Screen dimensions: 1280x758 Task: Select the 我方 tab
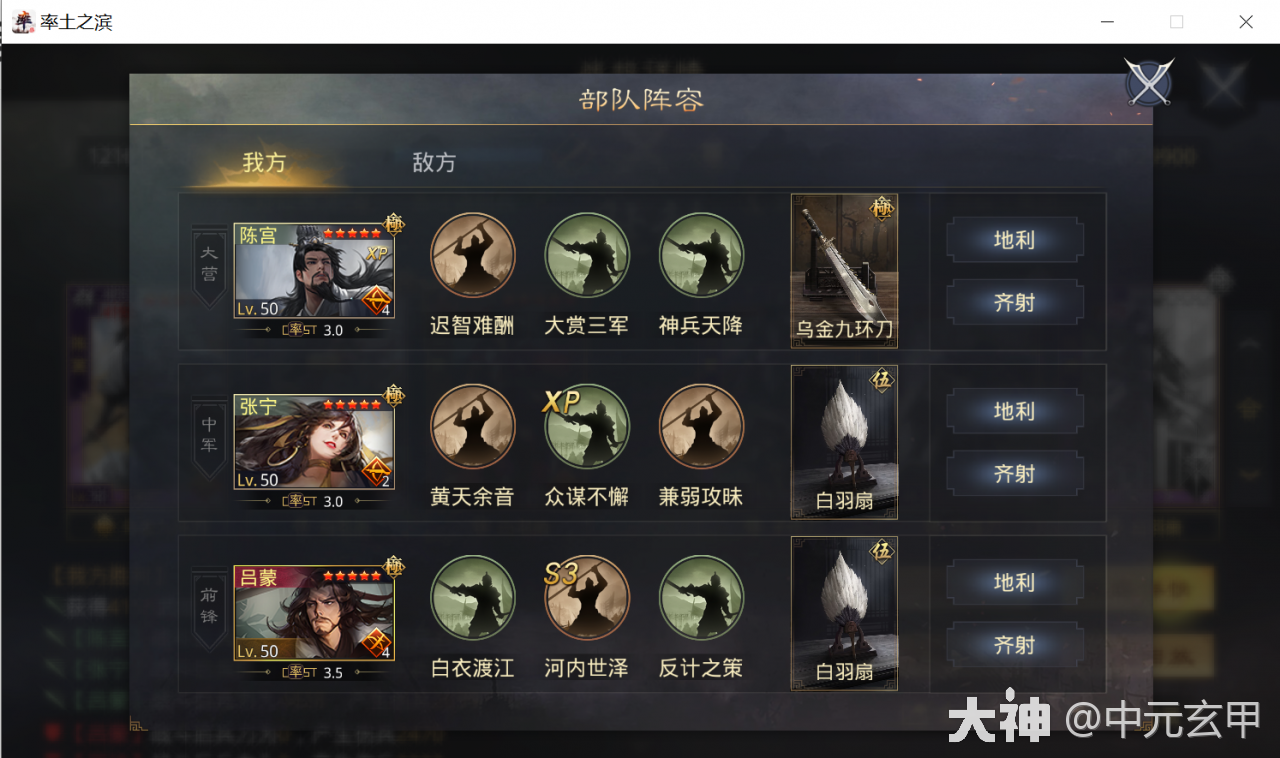[262, 163]
